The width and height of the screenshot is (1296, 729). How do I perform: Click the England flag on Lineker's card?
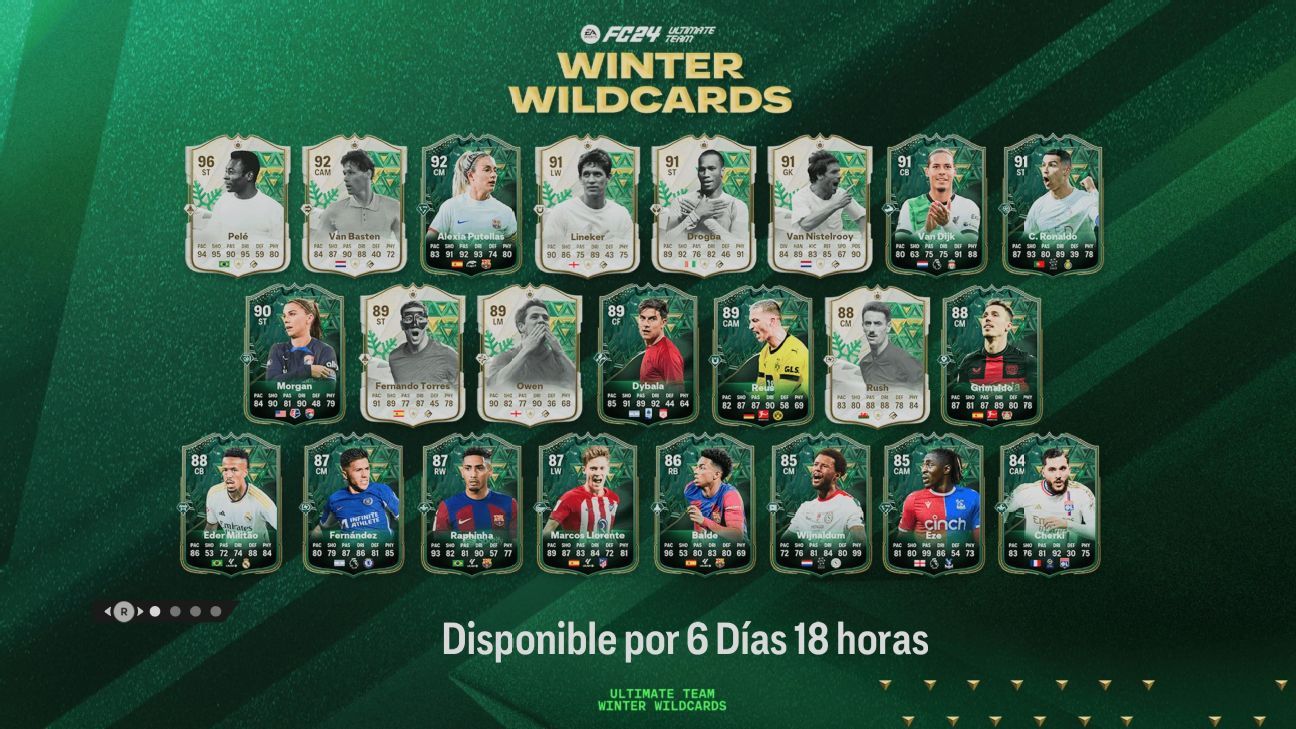point(574,265)
